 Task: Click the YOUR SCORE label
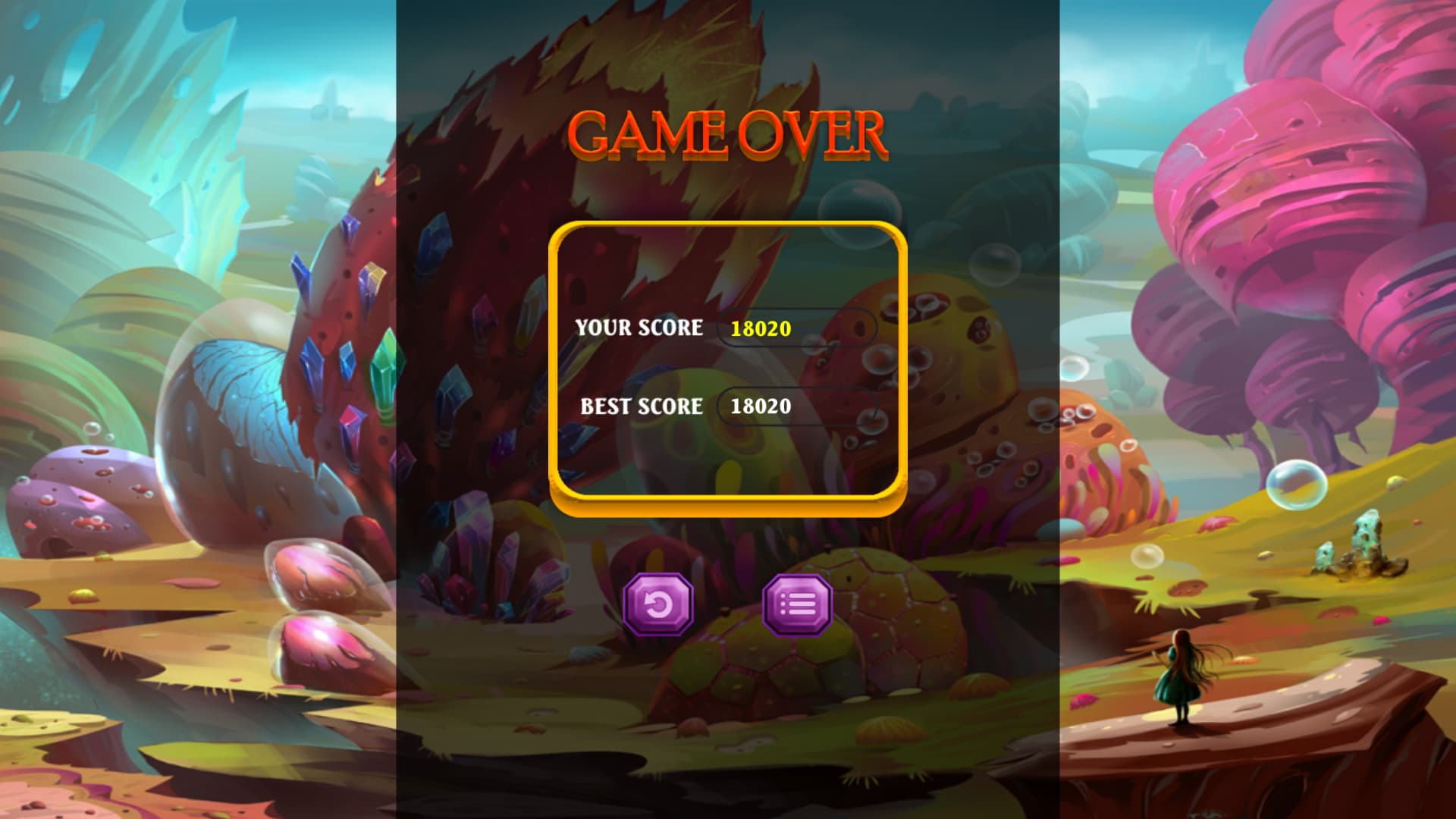[639, 328]
